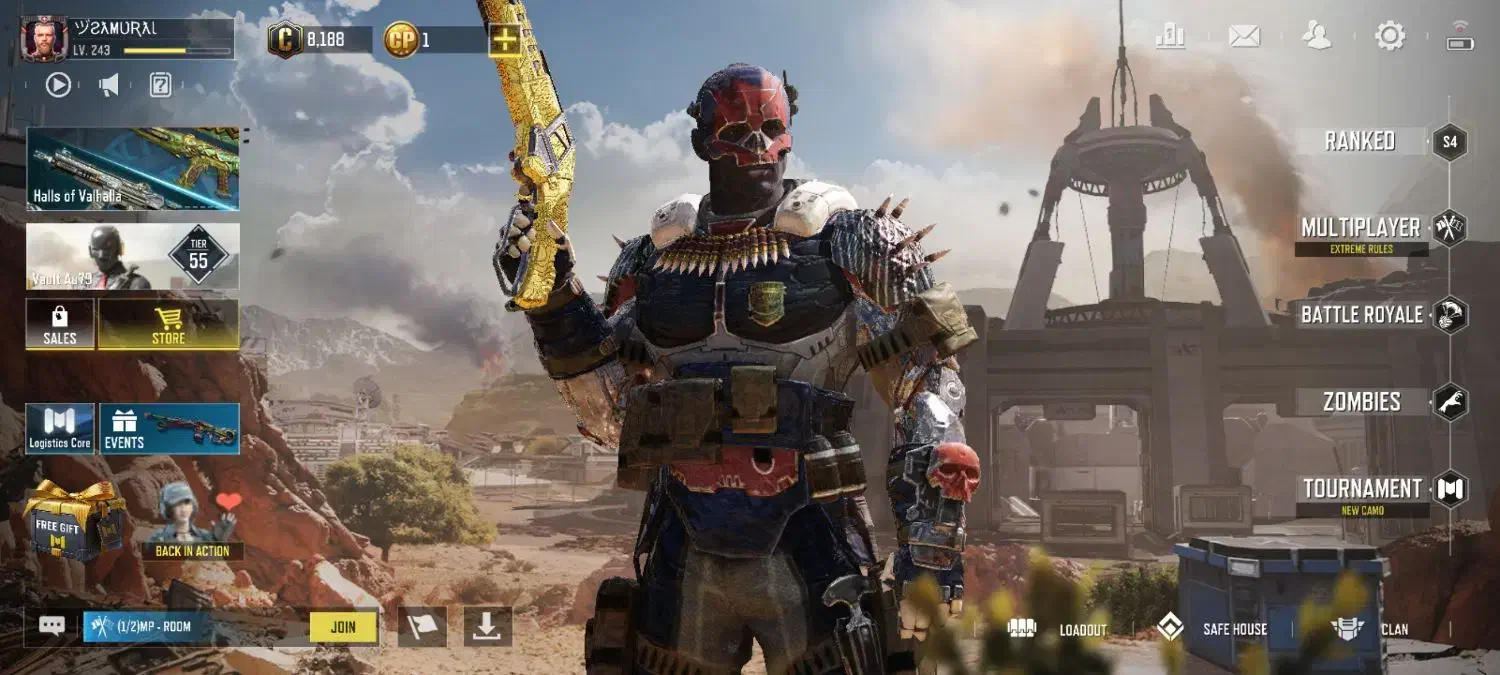This screenshot has width=1500, height=675.
Task: Join the MP room
Action: [x=343, y=627]
